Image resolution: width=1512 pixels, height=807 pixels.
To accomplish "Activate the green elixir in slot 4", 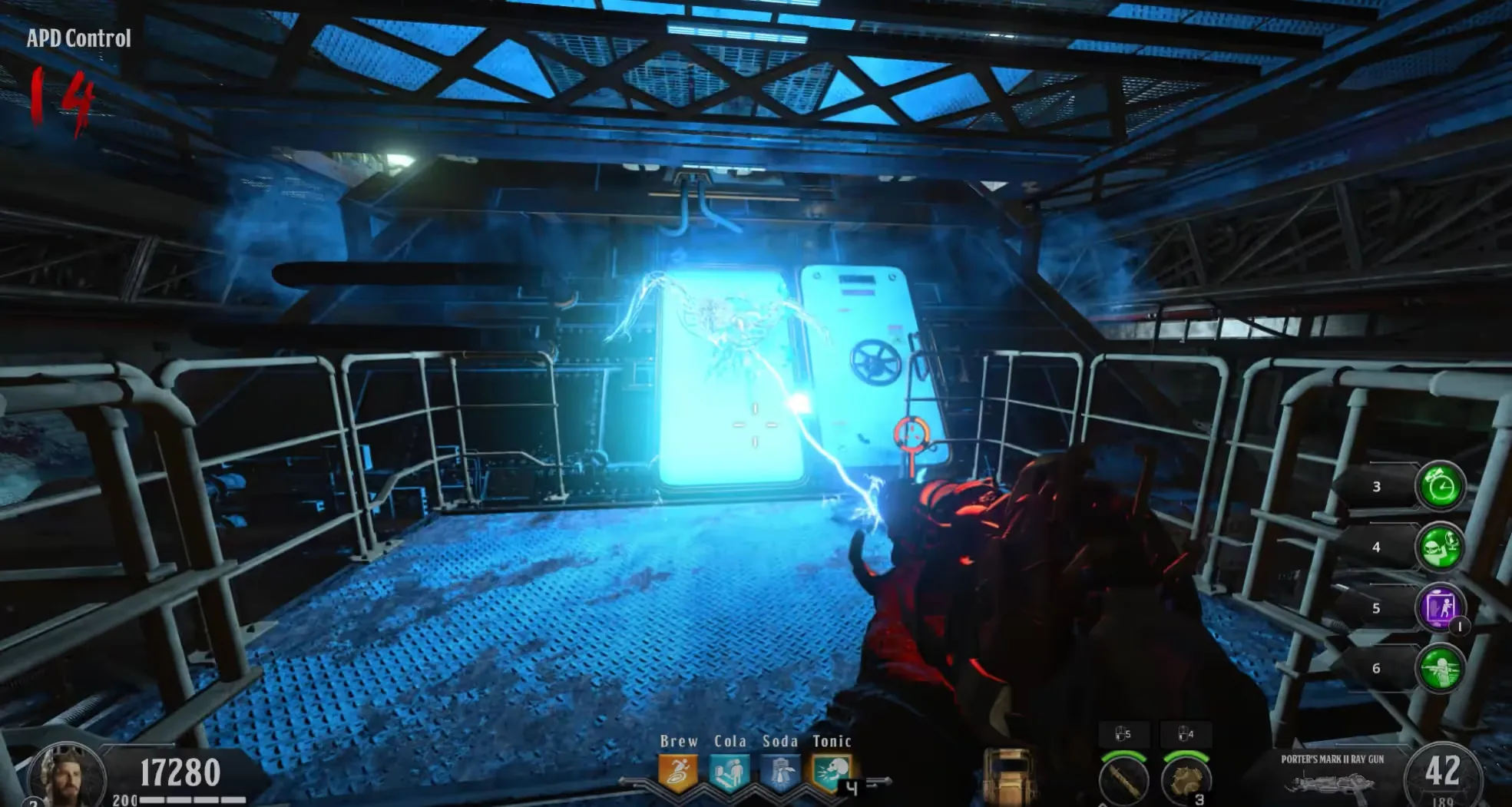I will tap(1440, 547).
